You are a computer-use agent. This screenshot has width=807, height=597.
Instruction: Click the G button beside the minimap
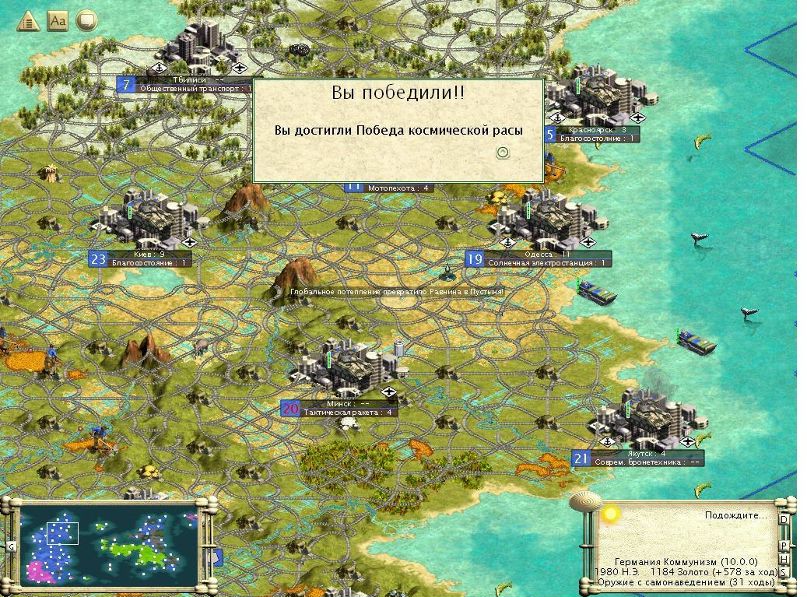[x=9, y=547]
